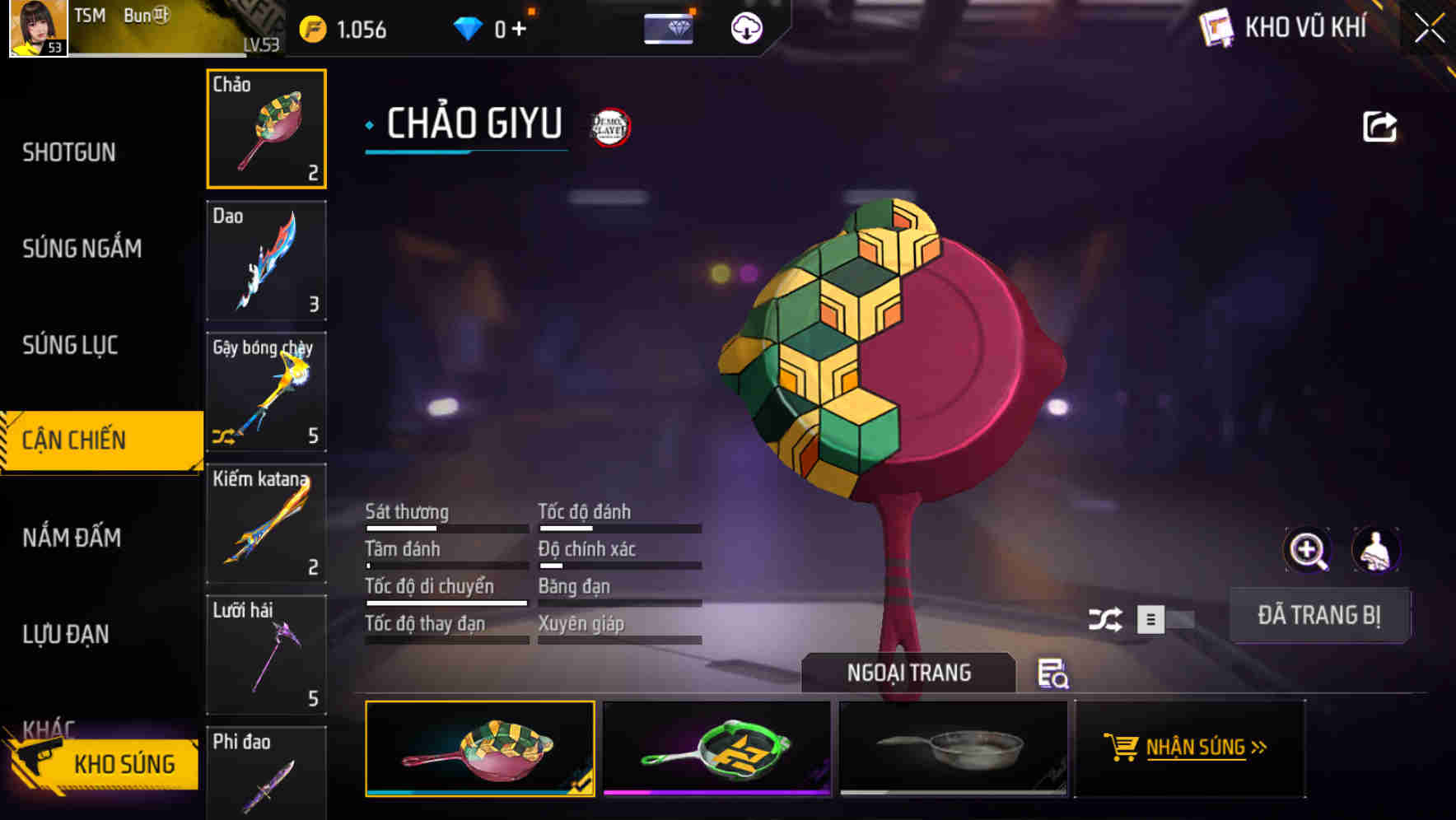This screenshot has width=1456, height=820.
Task: Open the KHO SÚNG section
Action: coord(124,763)
